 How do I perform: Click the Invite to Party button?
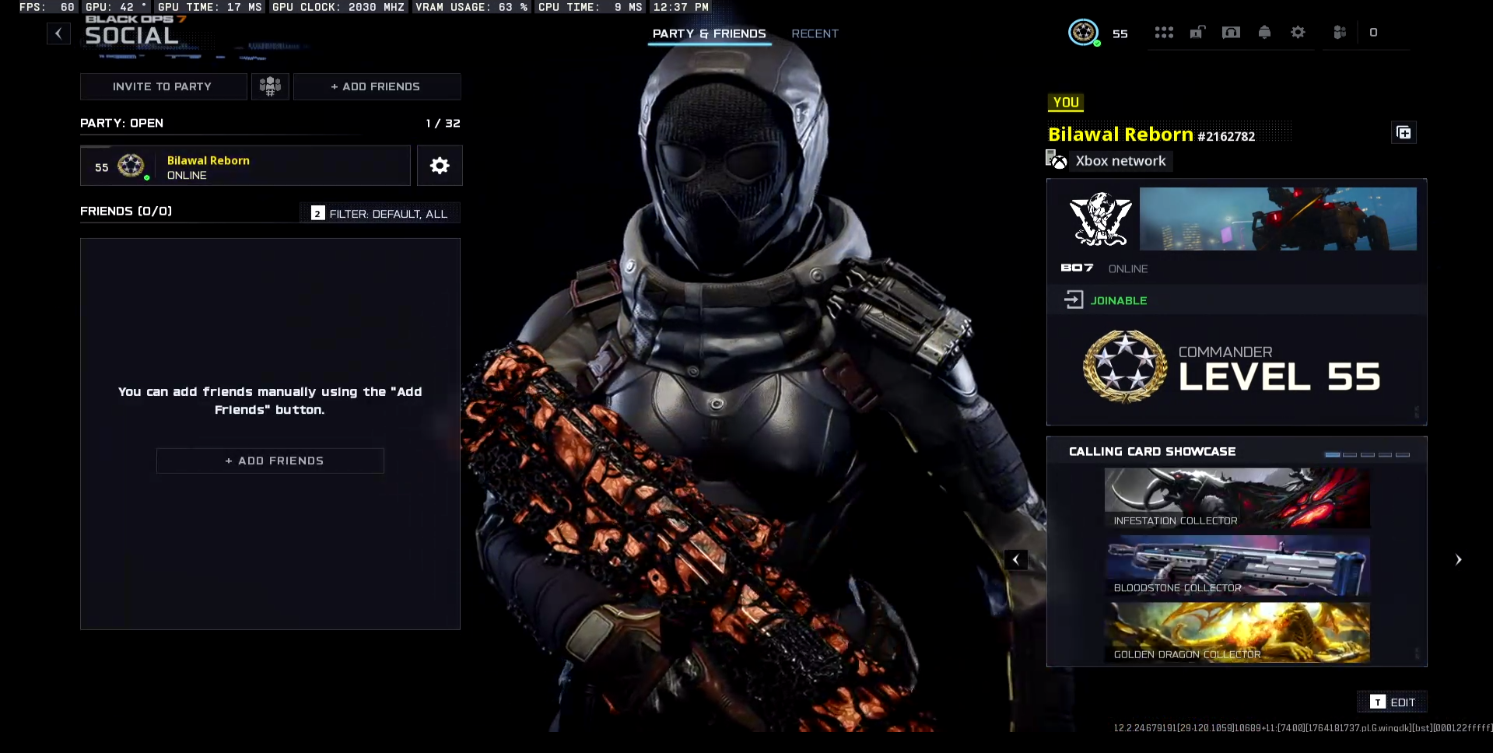point(163,86)
